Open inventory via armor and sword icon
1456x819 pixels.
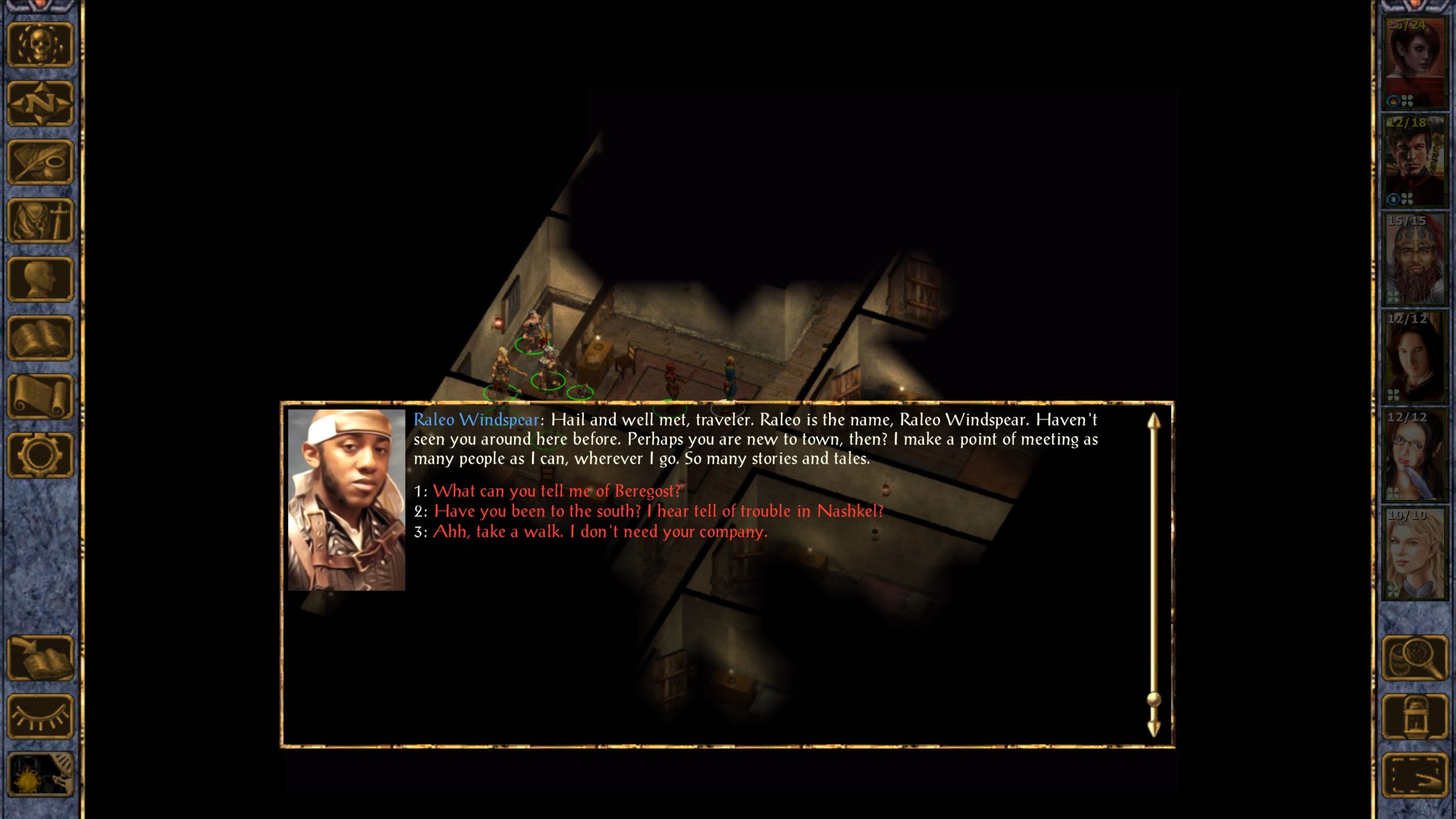[40, 221]
